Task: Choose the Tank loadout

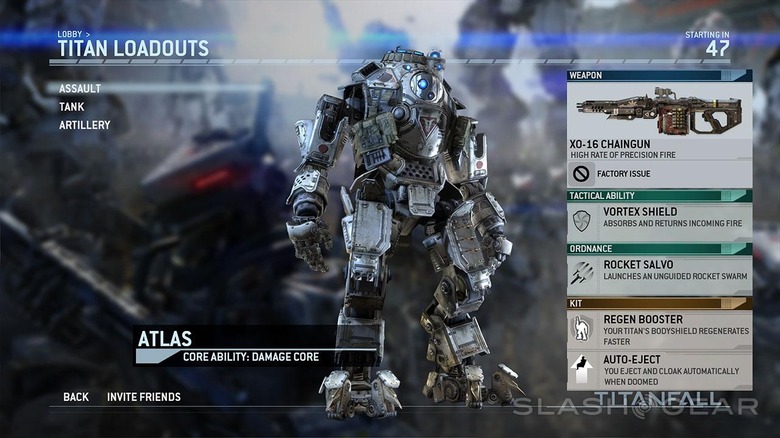Action: tap(72, 107)
